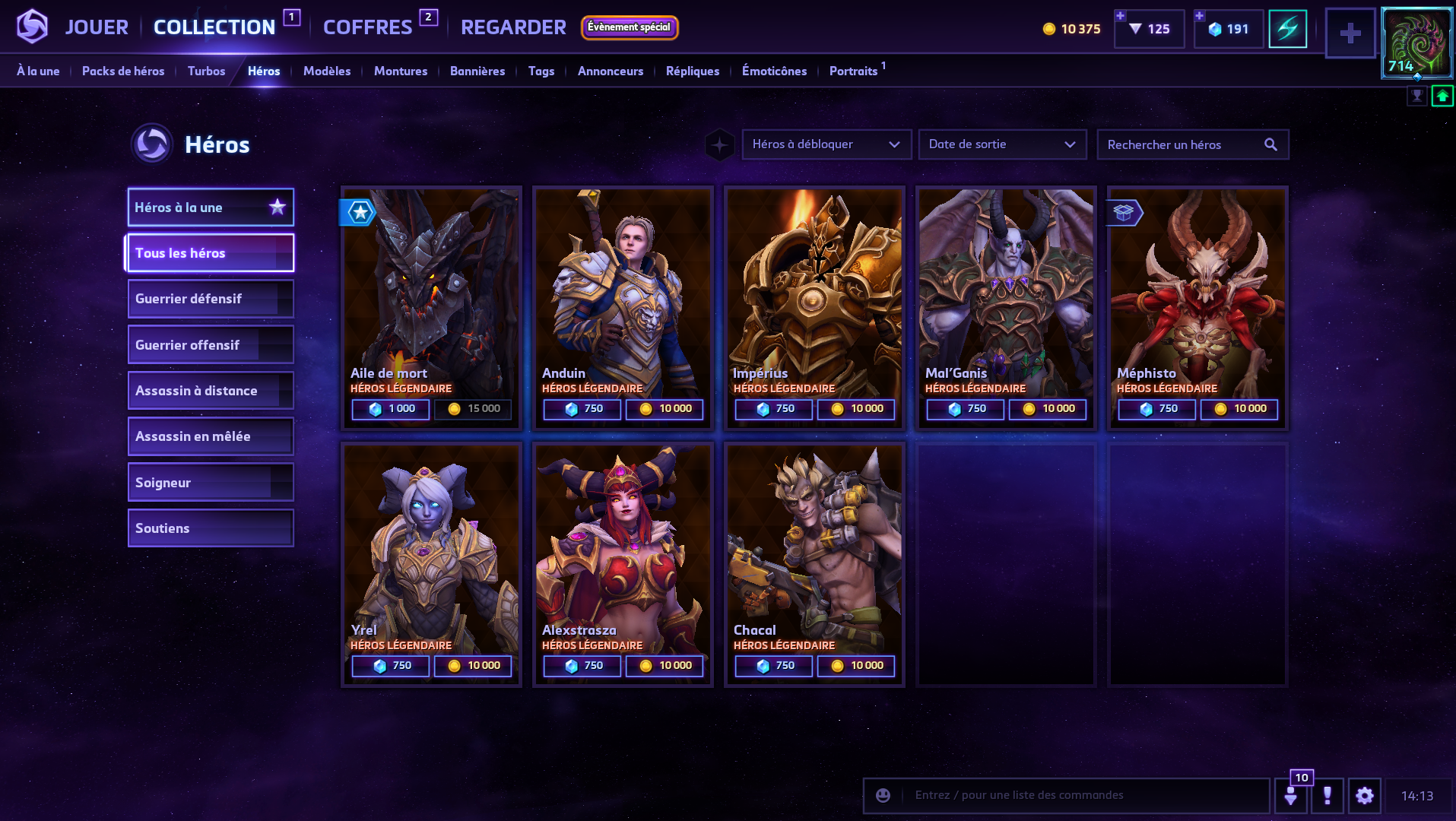Open the REGARDER section
Viewport: 1456px width, 821px height.
click(513, 27)
